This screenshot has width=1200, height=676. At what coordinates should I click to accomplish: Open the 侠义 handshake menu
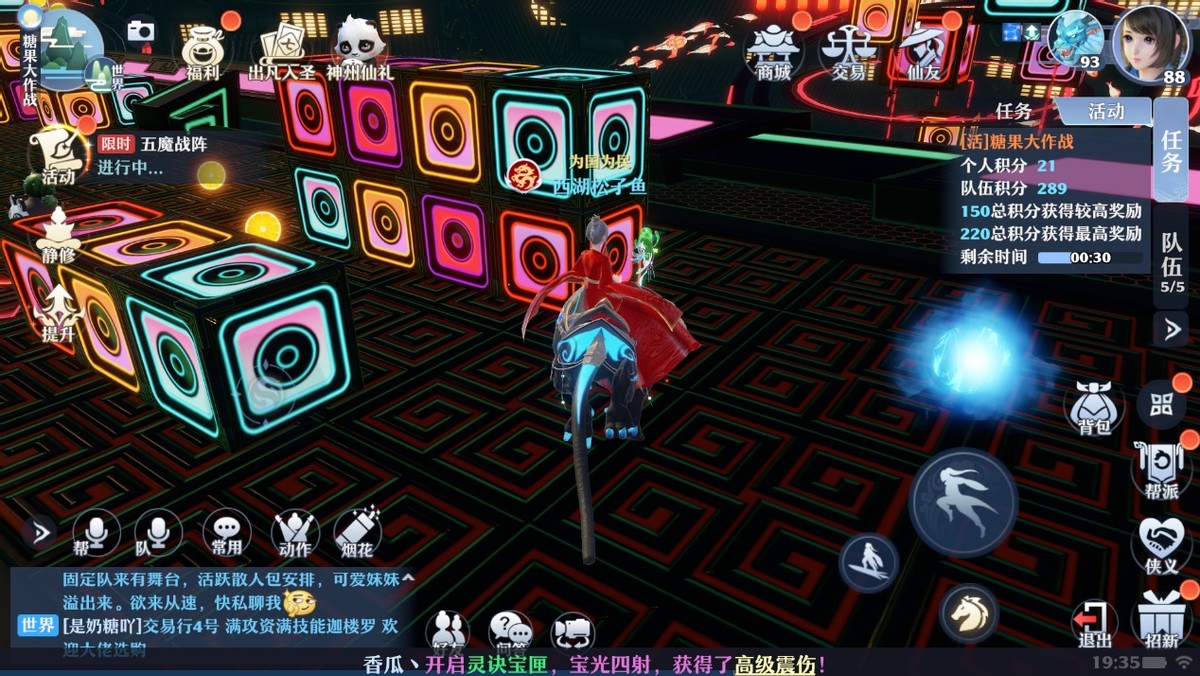pyautogui.click(x=1162, y=544)
